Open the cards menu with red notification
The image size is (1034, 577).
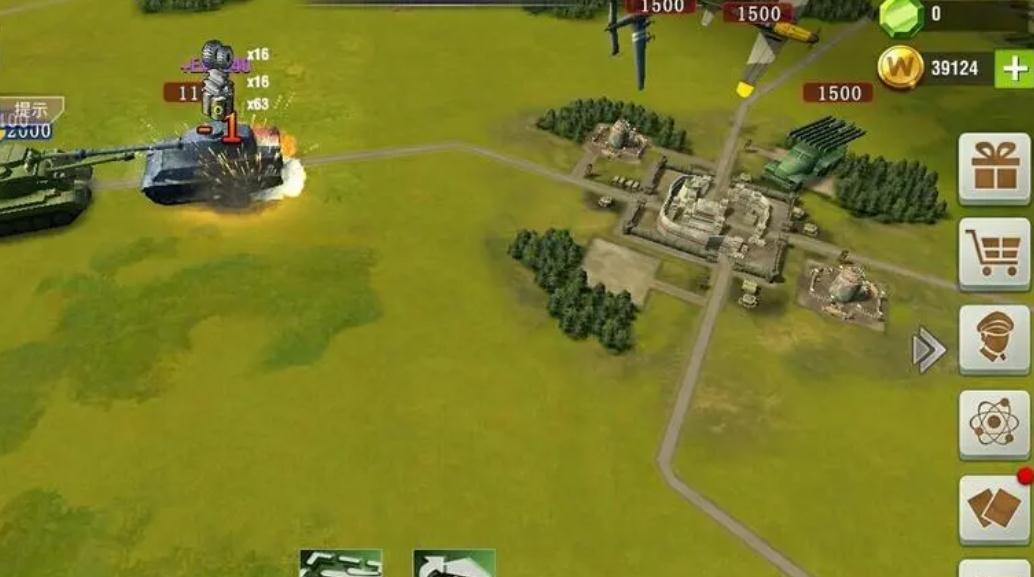pos(994,508)
